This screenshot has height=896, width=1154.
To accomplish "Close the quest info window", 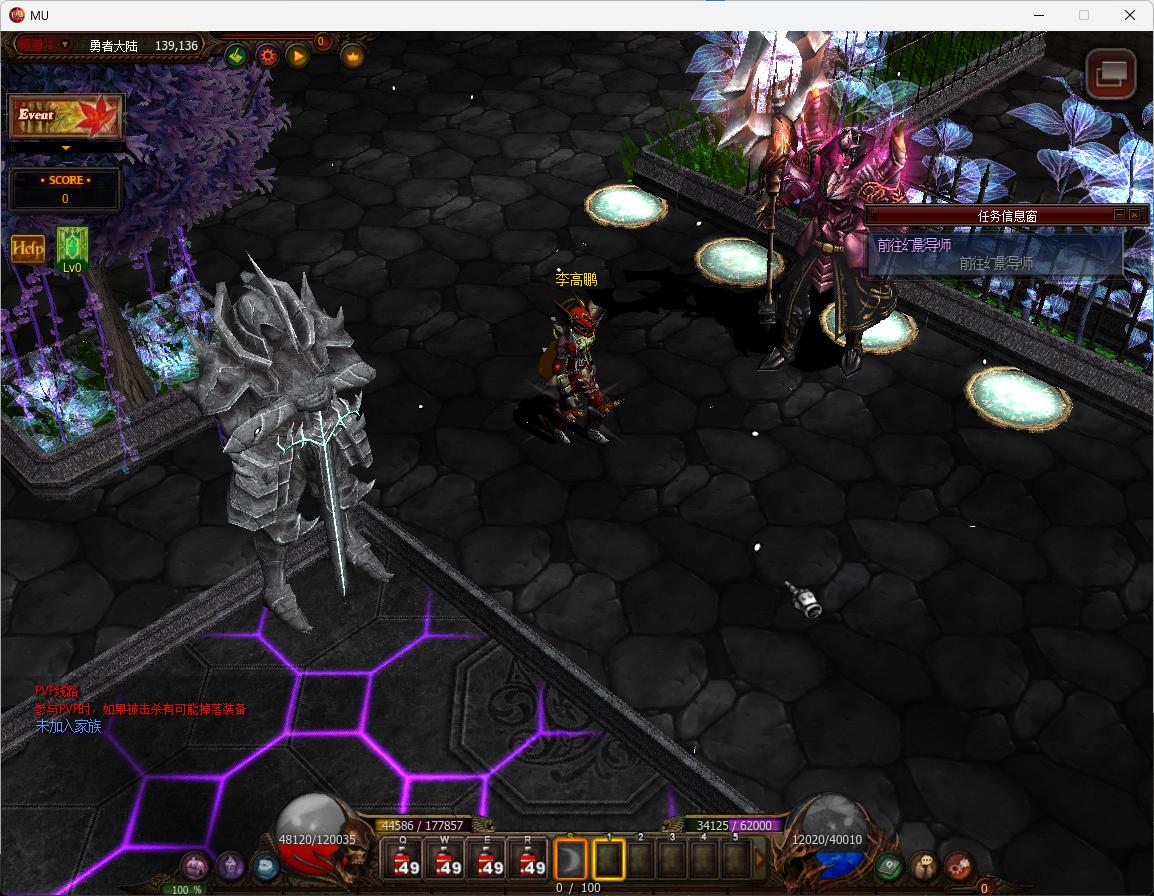I will (1134, 215).
